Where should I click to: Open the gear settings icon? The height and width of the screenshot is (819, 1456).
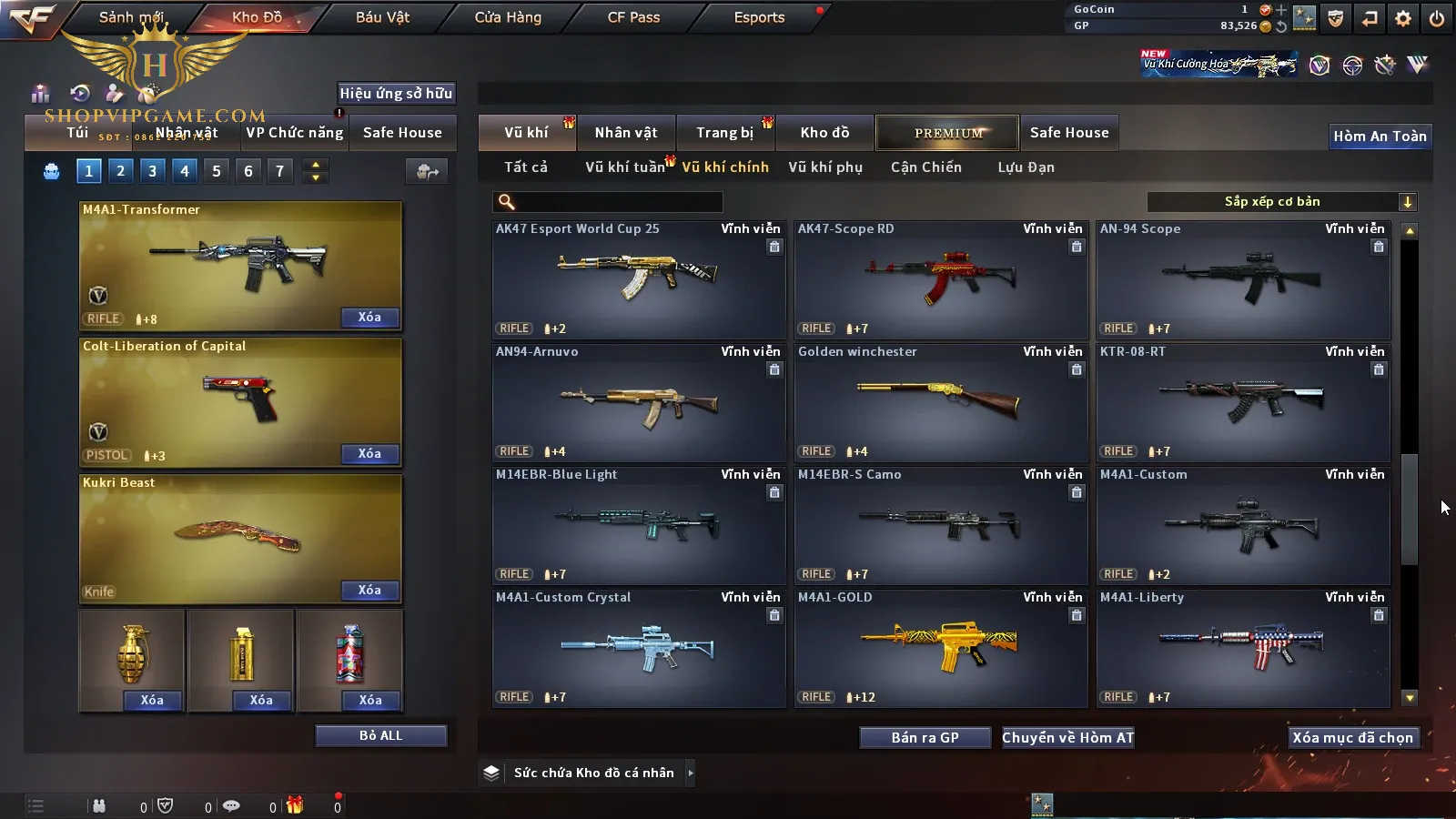(1402, 18)
